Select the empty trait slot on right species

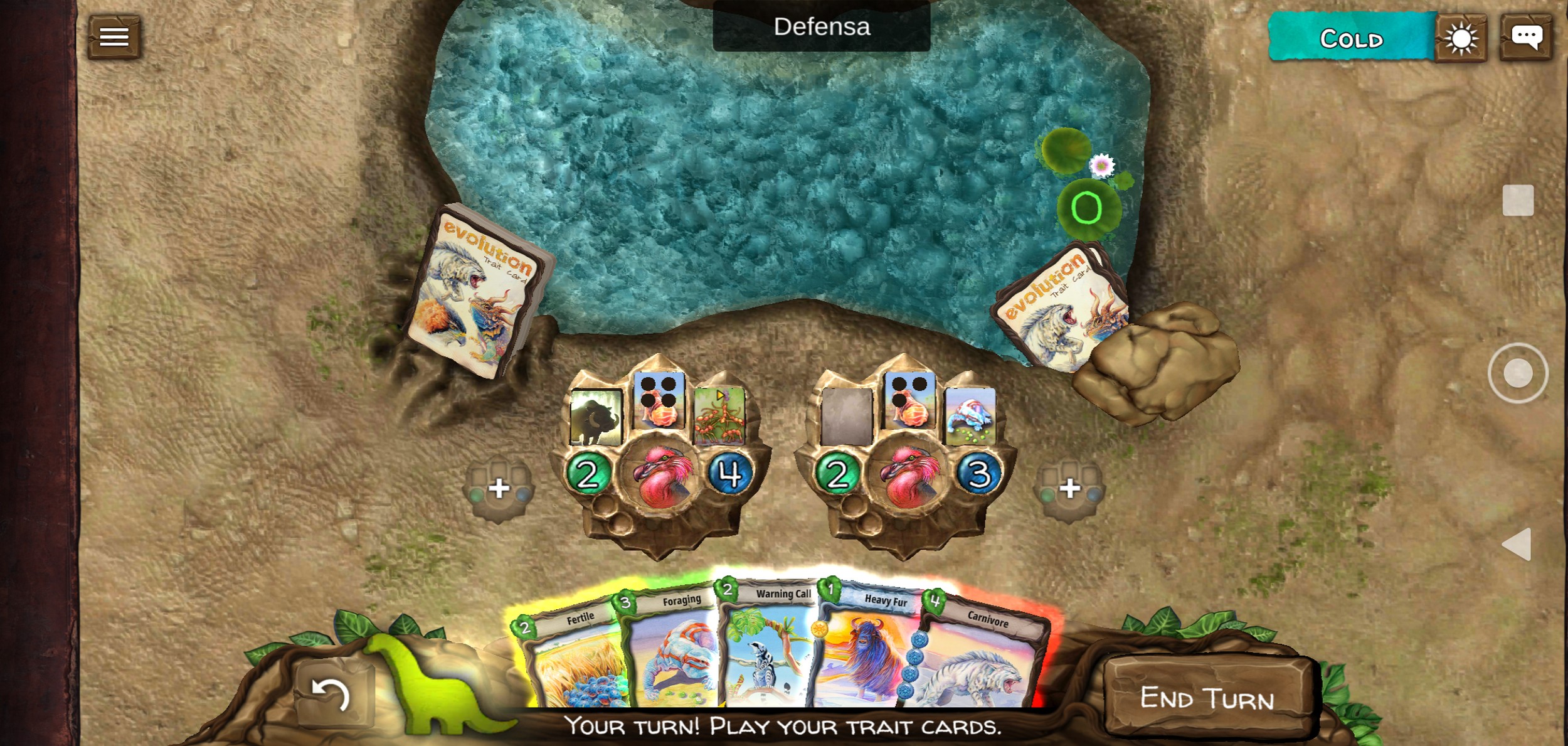847,416
